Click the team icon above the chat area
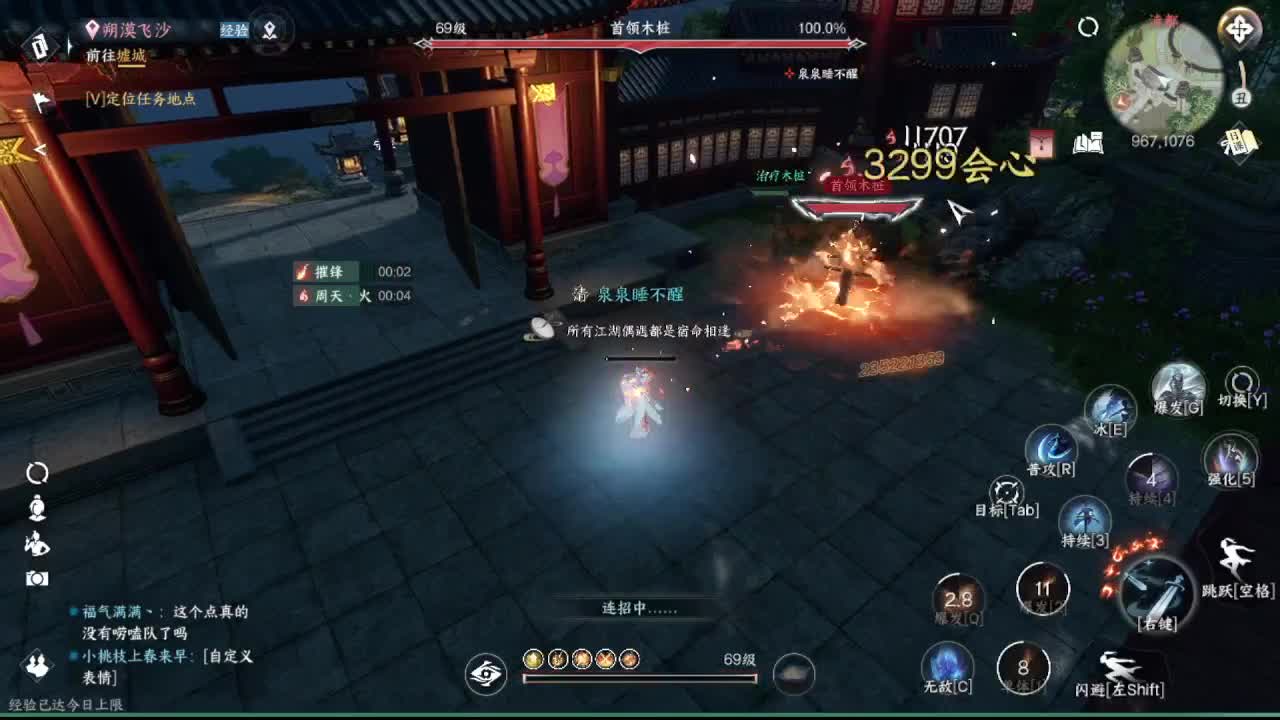 tap(38, 665)
